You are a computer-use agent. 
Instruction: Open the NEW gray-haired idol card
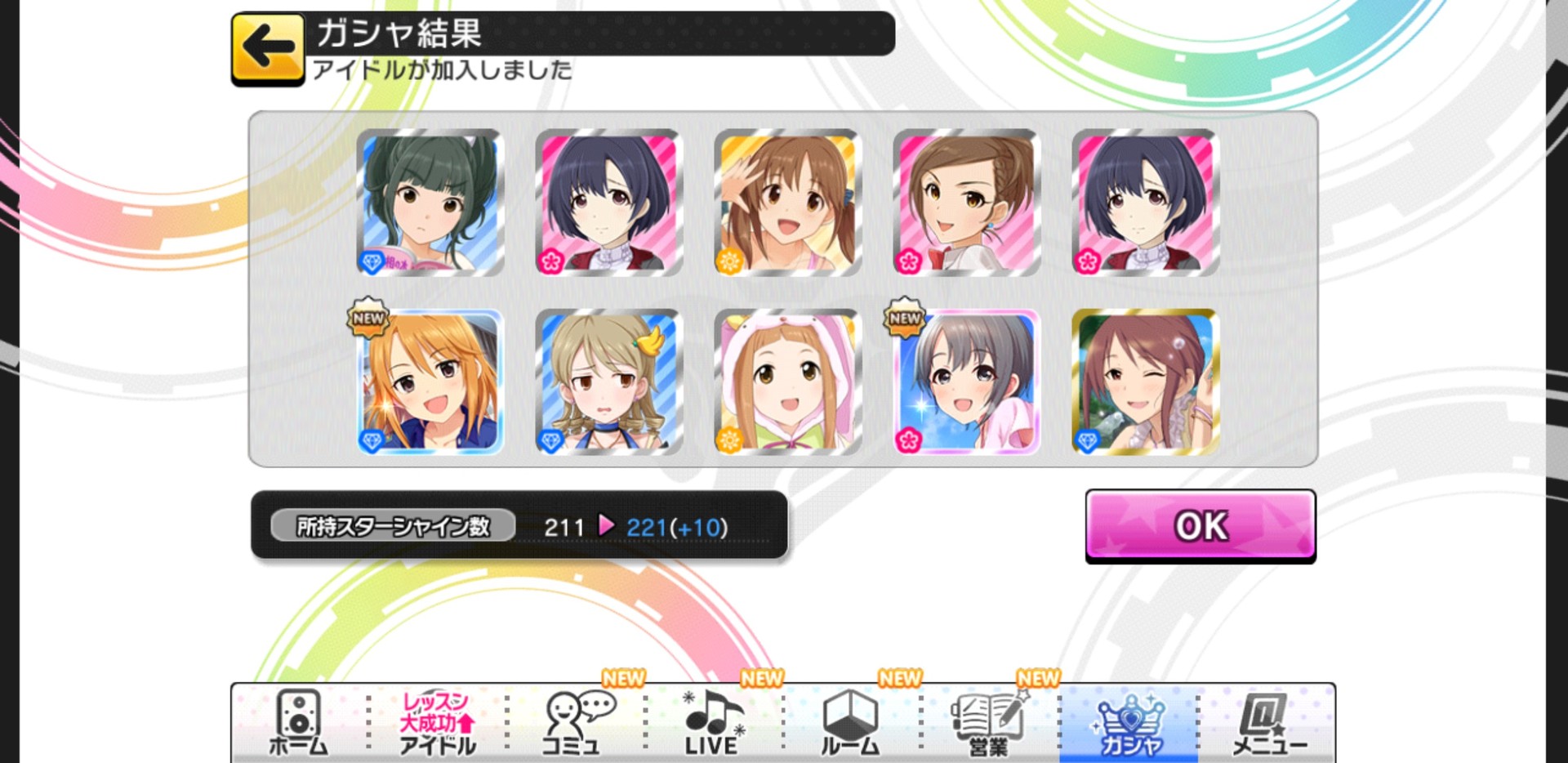(966, 381)
